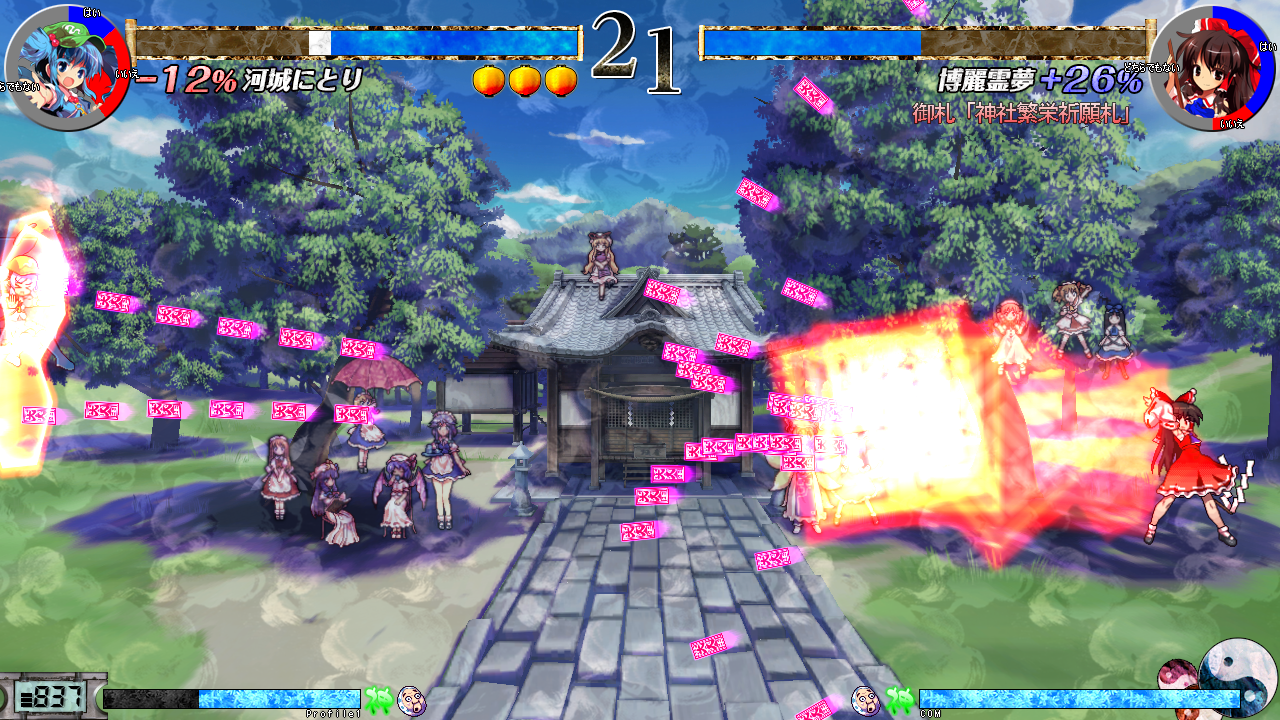The image size is (1280, 720).
Task: Select the mask icon beside the COM gauge
Action: [x=865, y=700]
